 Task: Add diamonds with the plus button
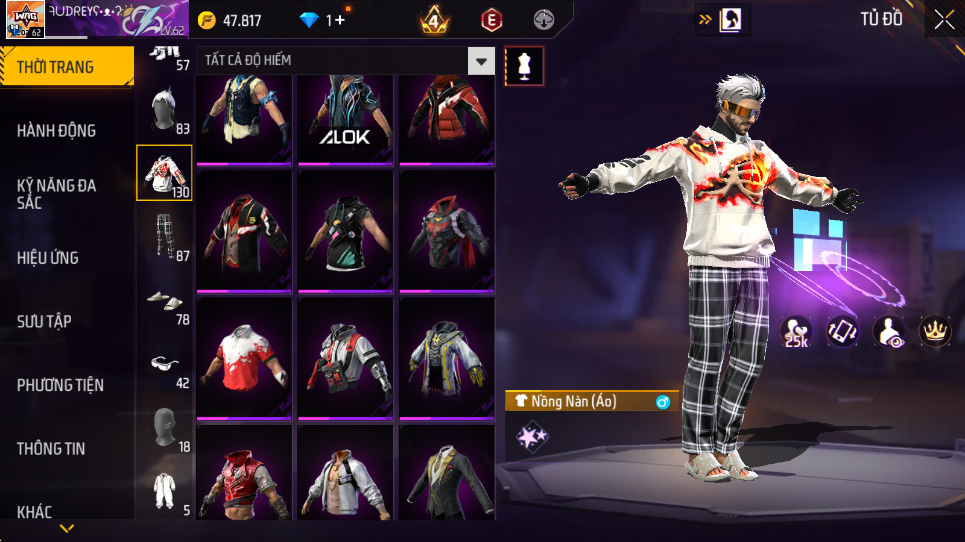click(340, 20)
